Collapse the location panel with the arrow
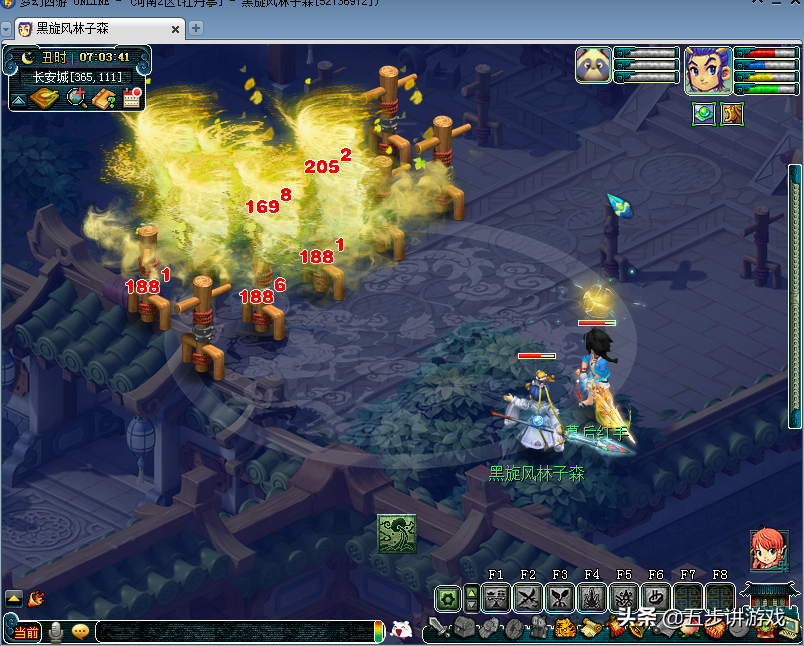804x646 pixels. 19,99
